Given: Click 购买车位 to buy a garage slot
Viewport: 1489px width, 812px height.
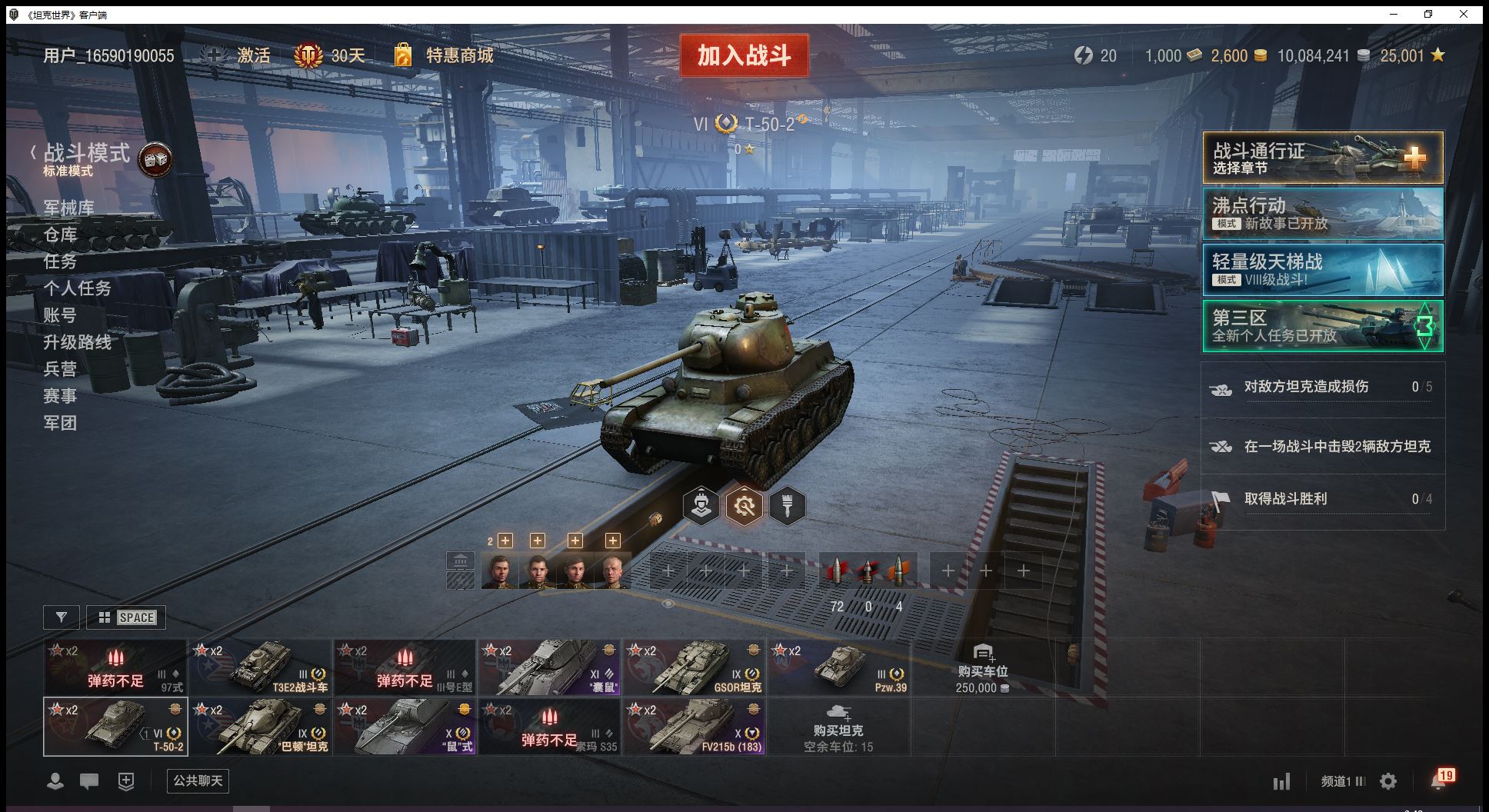Looking at the screenshot, I should 982,667.
